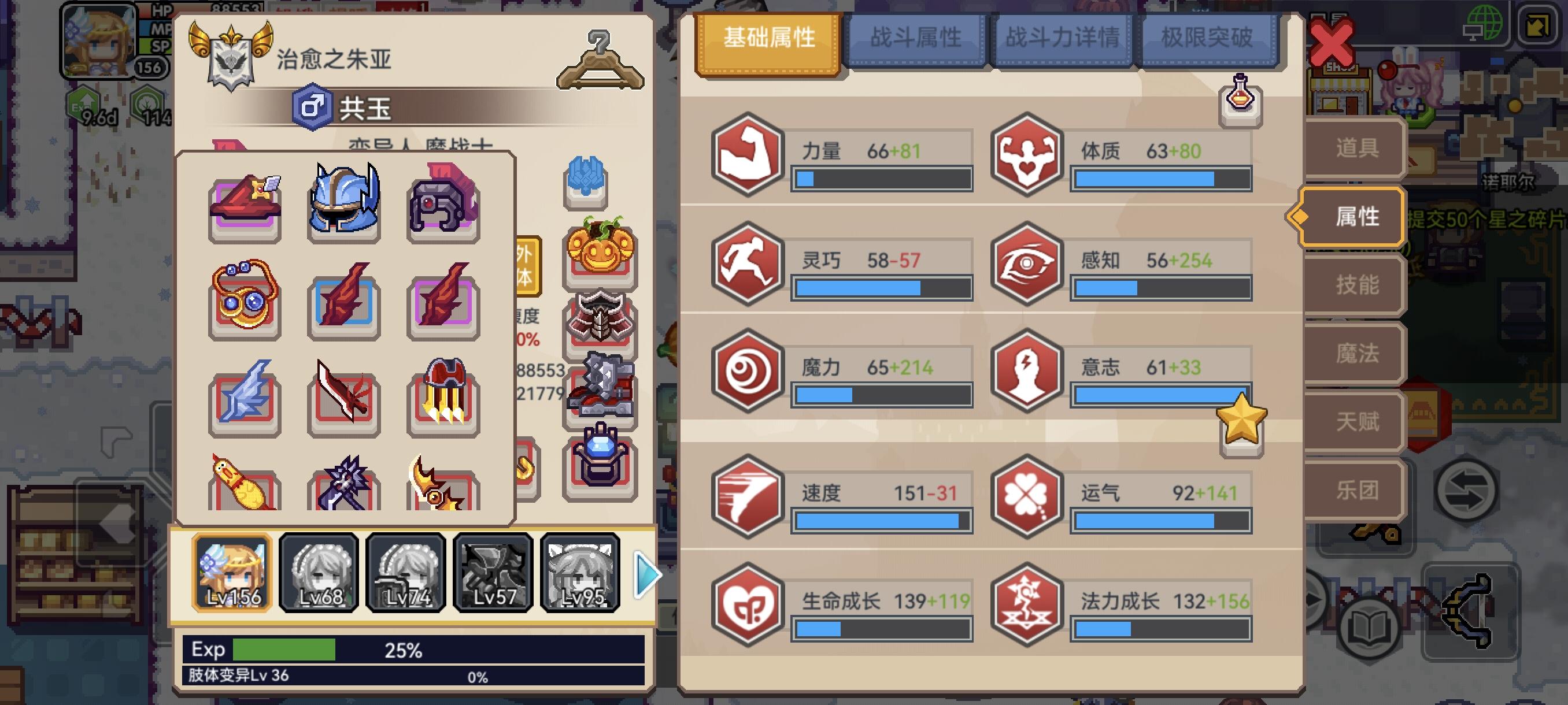Open the 战斗力详情 tab
Image resolution: width=1568 pixels, height=705 pixels.
[1064, 38]
